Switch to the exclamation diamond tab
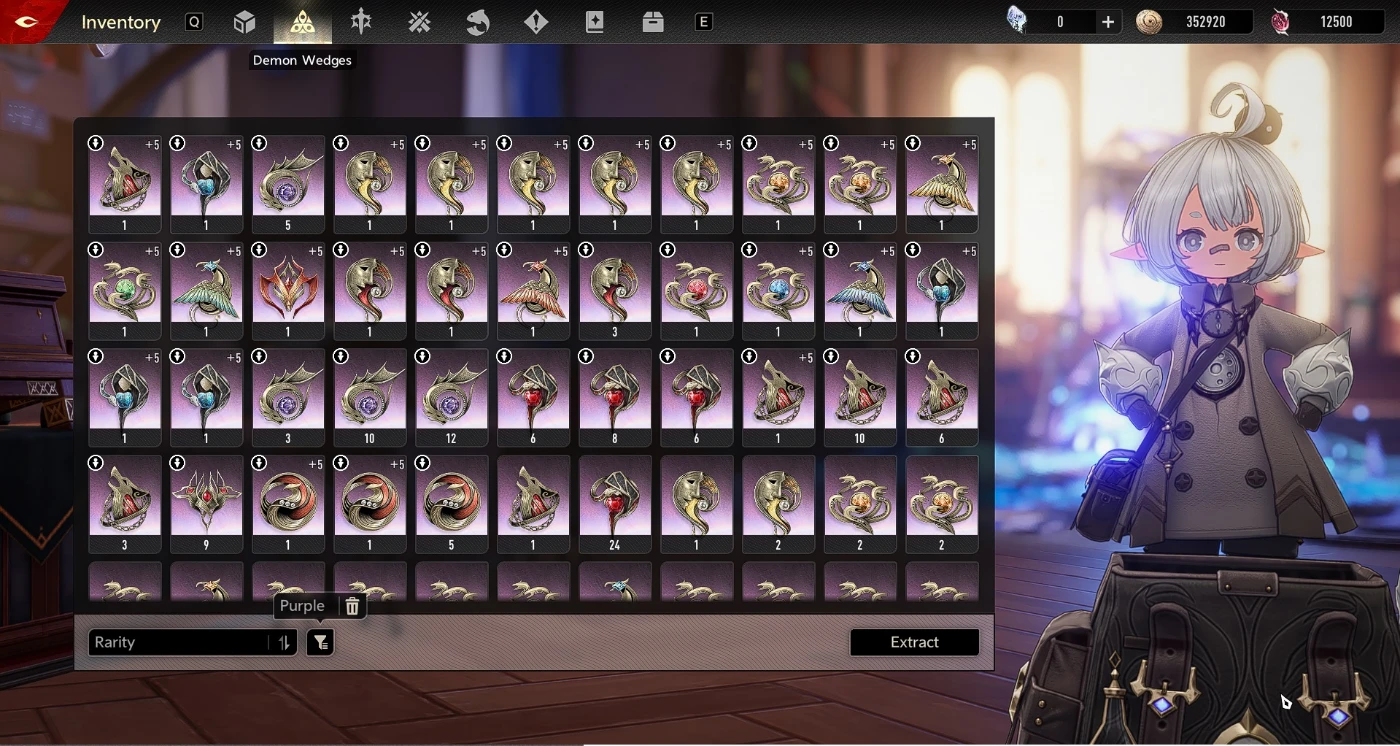1400x746 pixels. [x=536, y=22]
